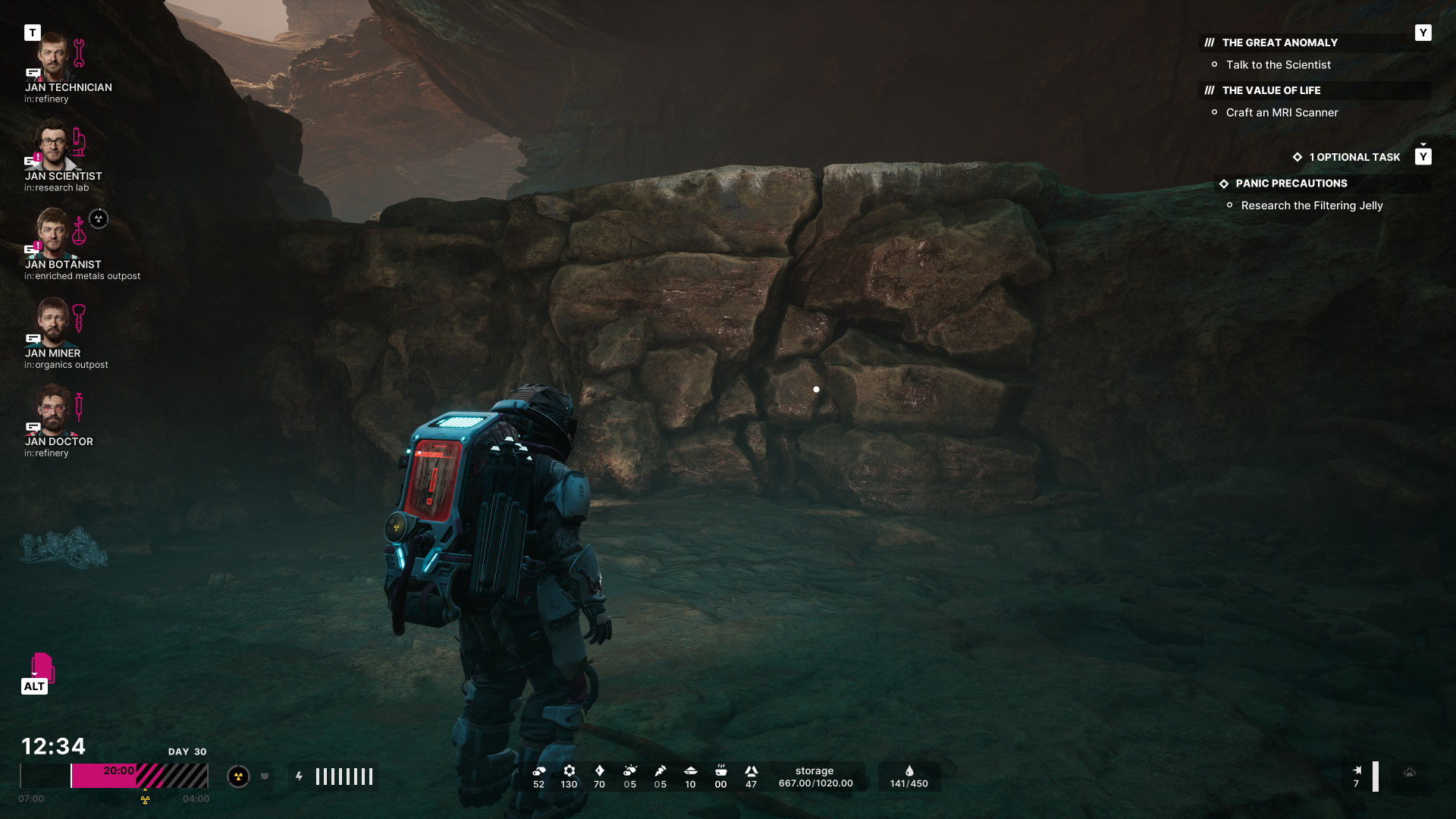Open the Panic Precautions optional task
Viewport: 1456px width, 819px height.
1291,184
